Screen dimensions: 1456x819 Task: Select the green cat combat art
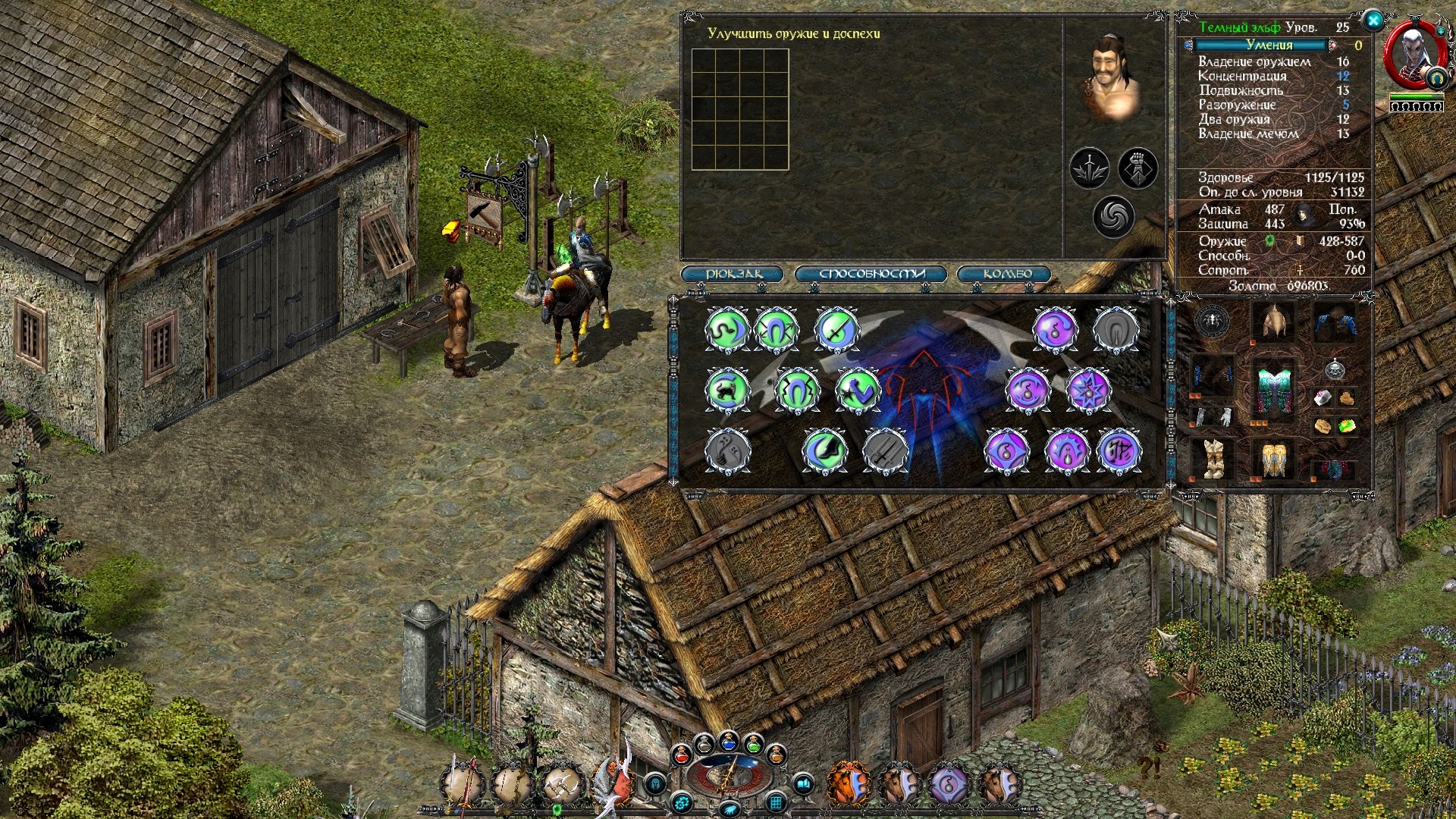coord(727,391)
